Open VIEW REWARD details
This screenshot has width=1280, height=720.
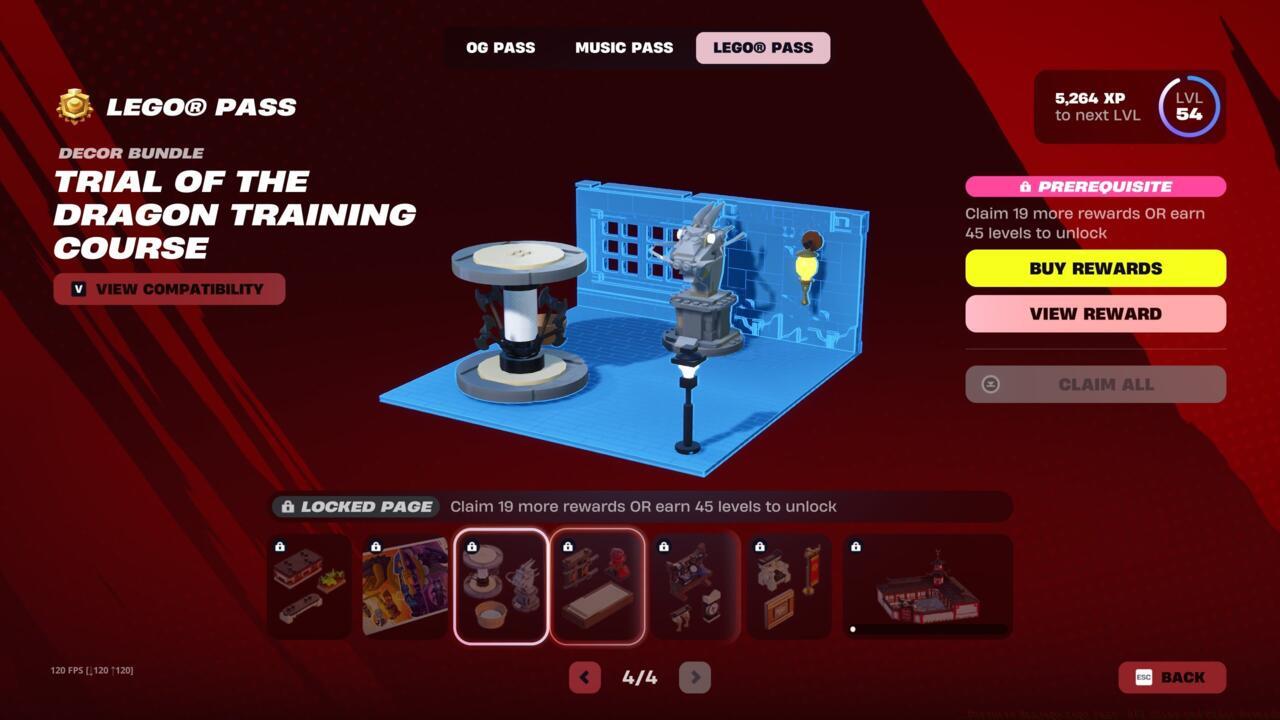(1094, 313)
